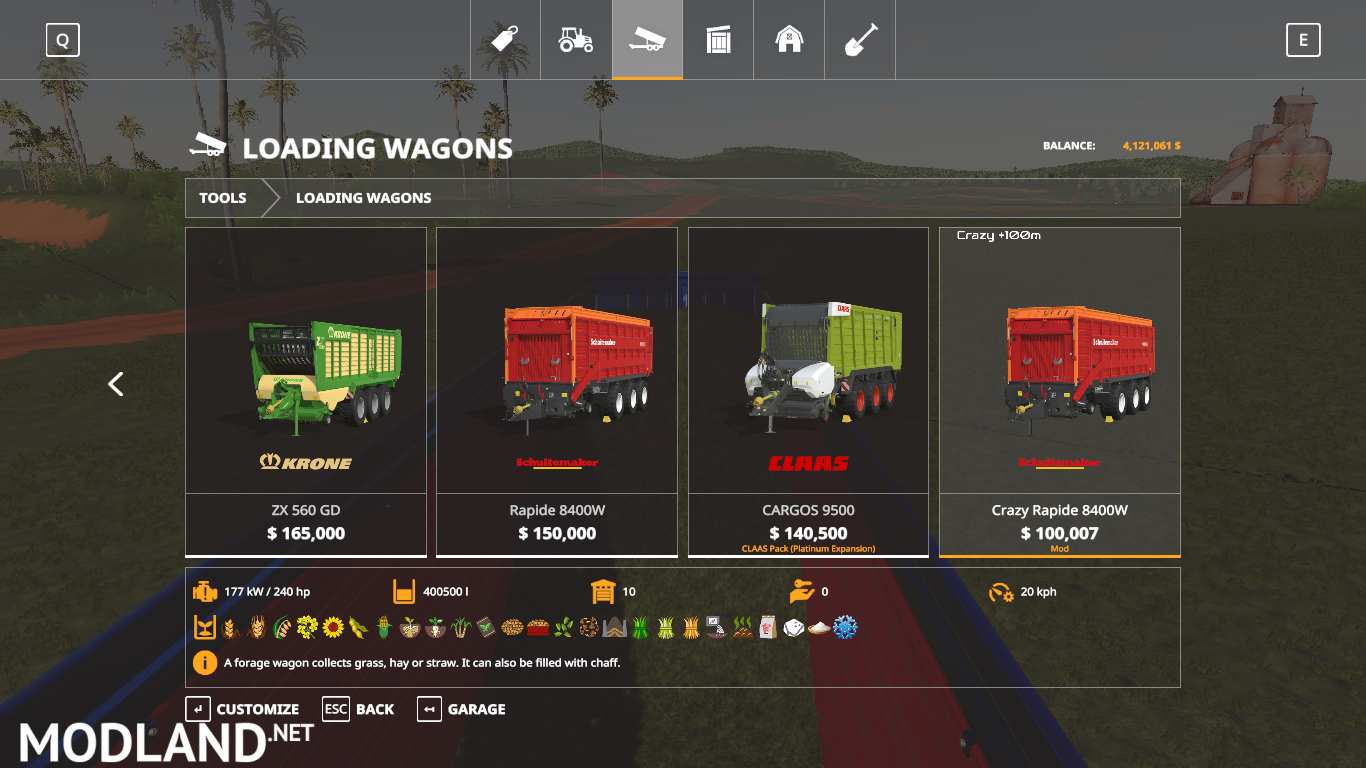
Task: Select the shovel landscaping category icon
Action: (x=860, y=39)
